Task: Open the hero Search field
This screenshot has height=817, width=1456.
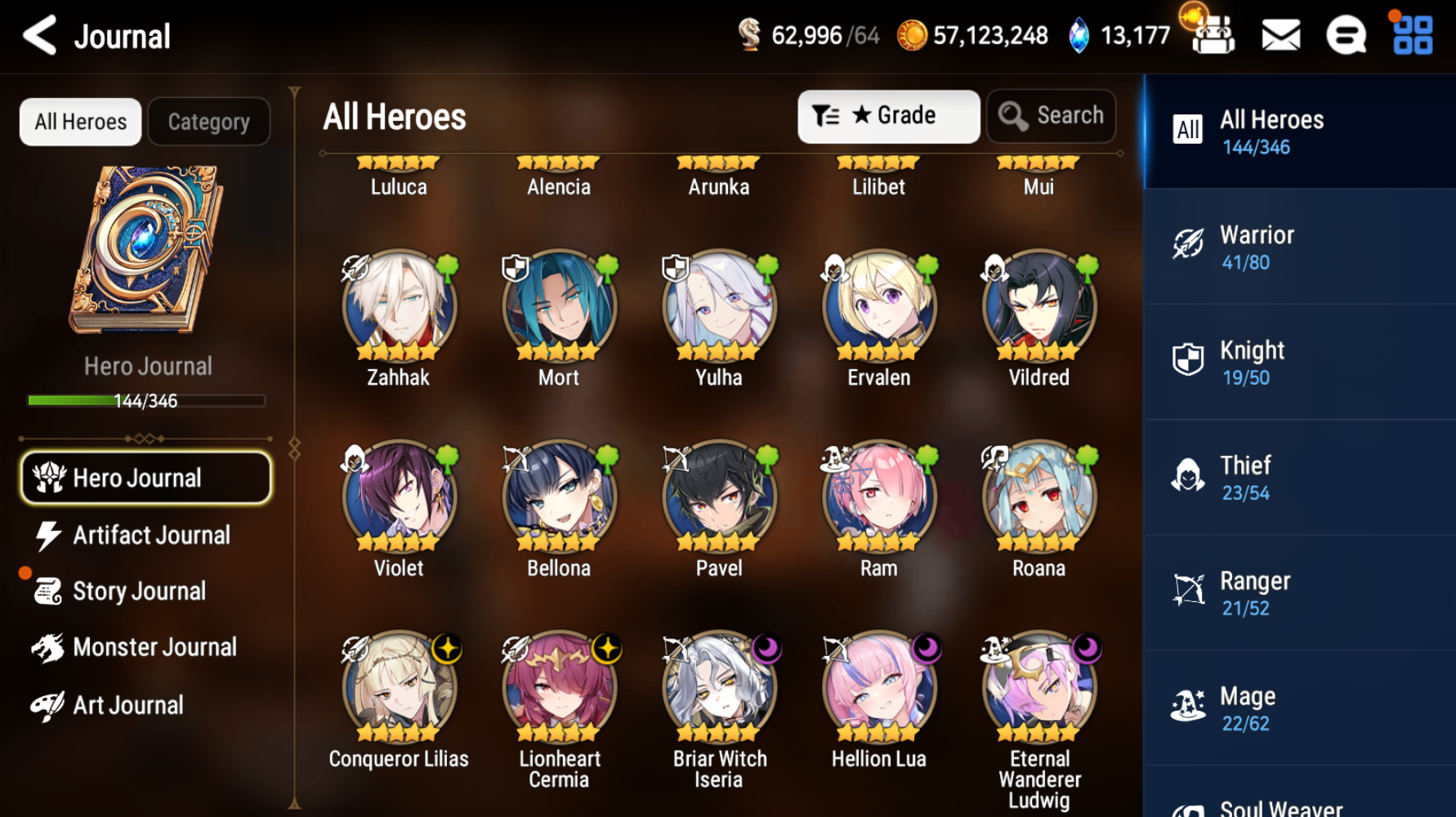Action: click(1052, 116)
